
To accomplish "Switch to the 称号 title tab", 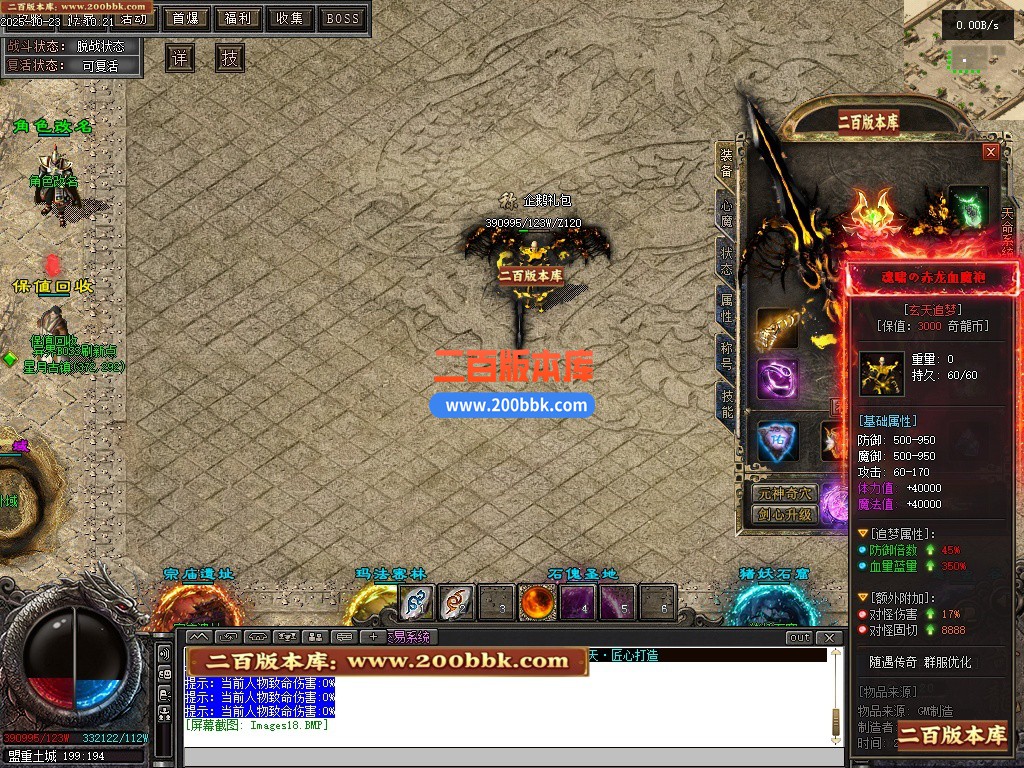I will (x=727, y=355).
